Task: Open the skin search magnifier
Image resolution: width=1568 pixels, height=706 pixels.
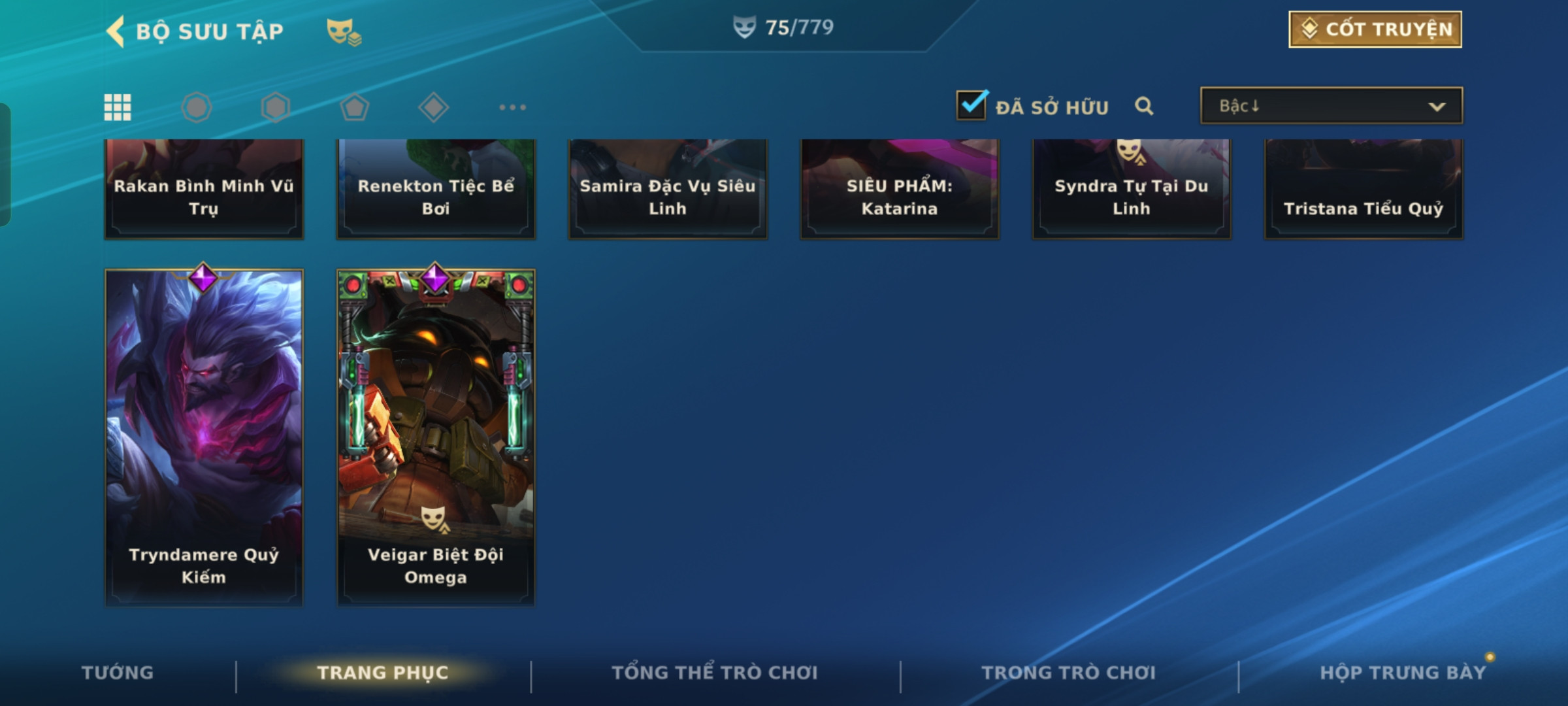Action: 1144,106
